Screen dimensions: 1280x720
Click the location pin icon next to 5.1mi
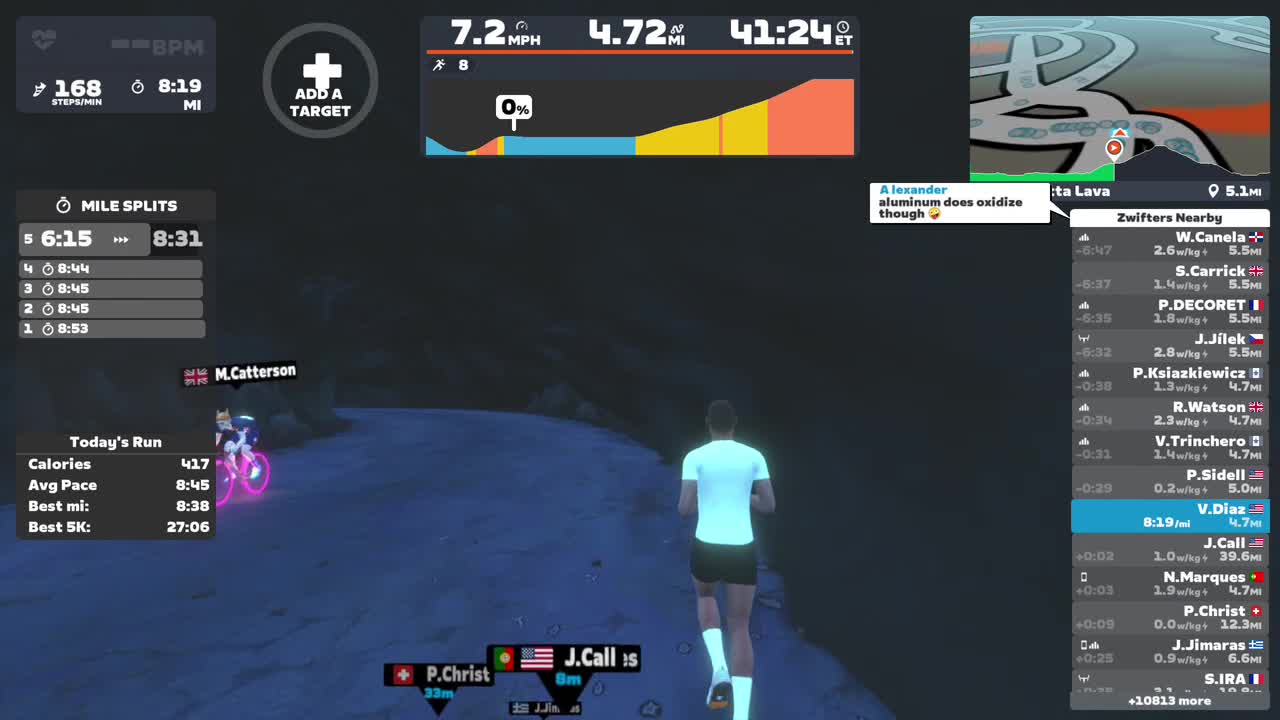pyautogui.click(x=1214, y=191)
